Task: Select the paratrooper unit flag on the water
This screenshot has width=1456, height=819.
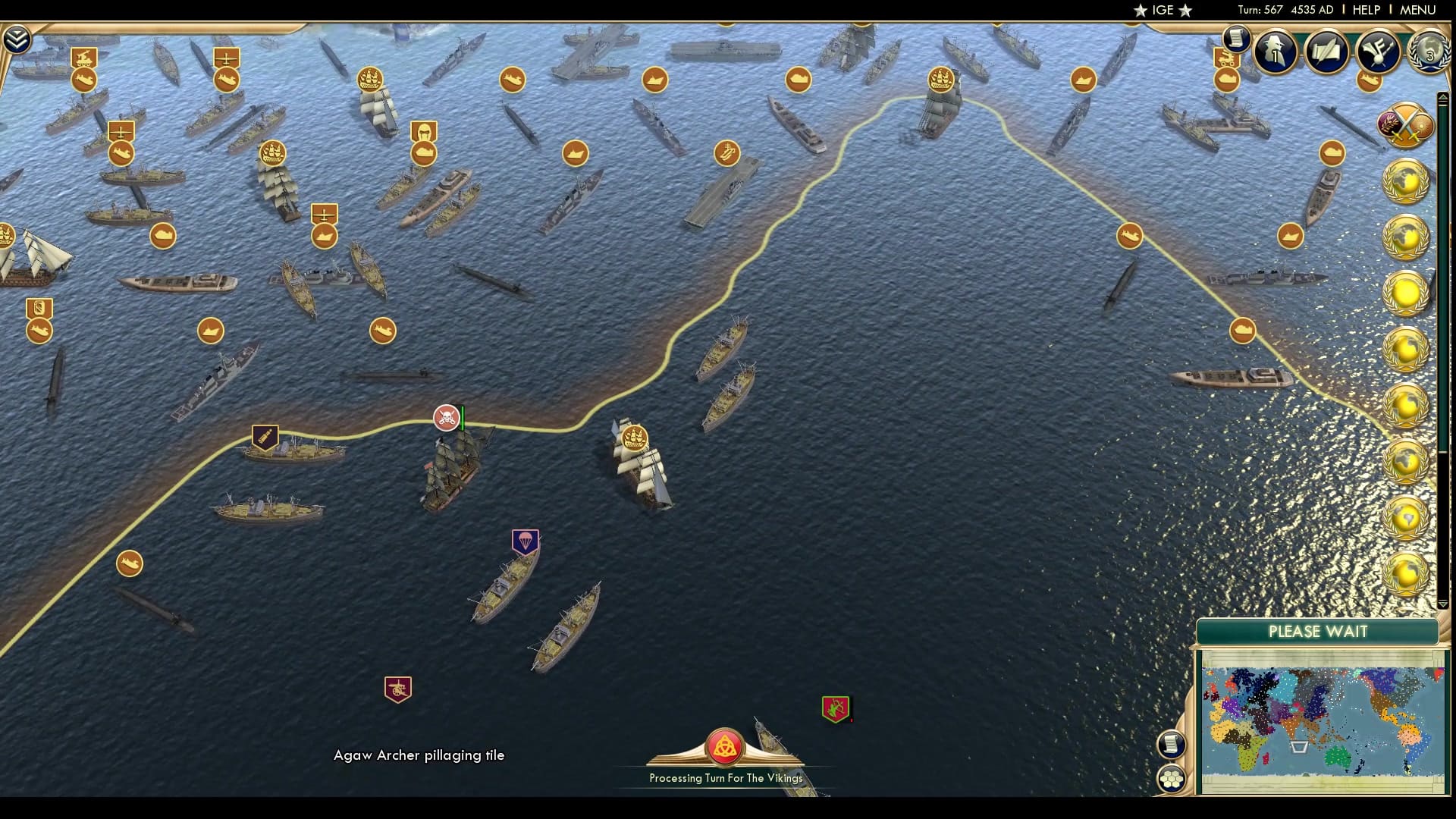Action: (524, 543)
